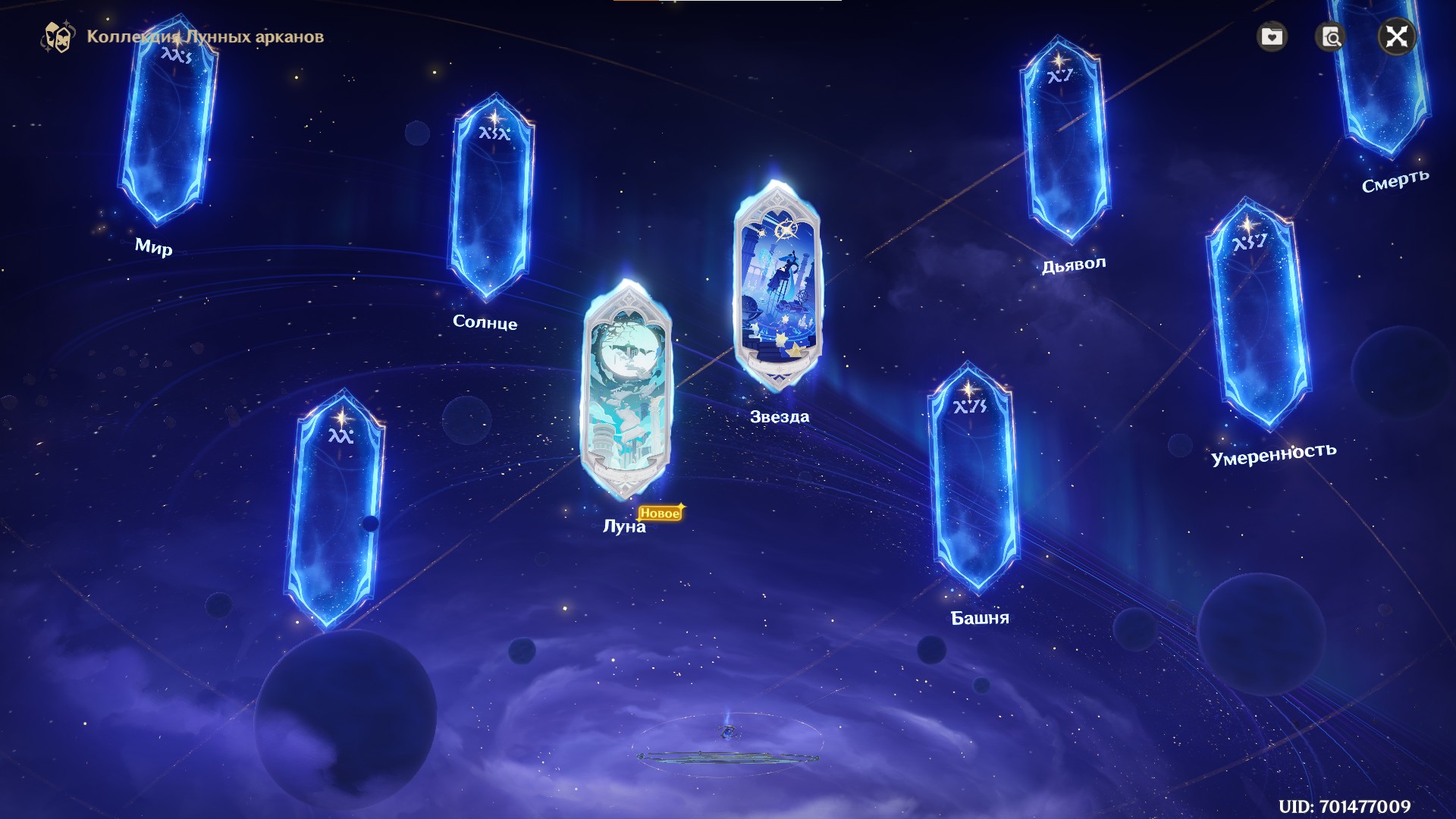Select the unlocked Луна arcana card
The width and height of the screenshot is (1456, 819).
[626, 391]
